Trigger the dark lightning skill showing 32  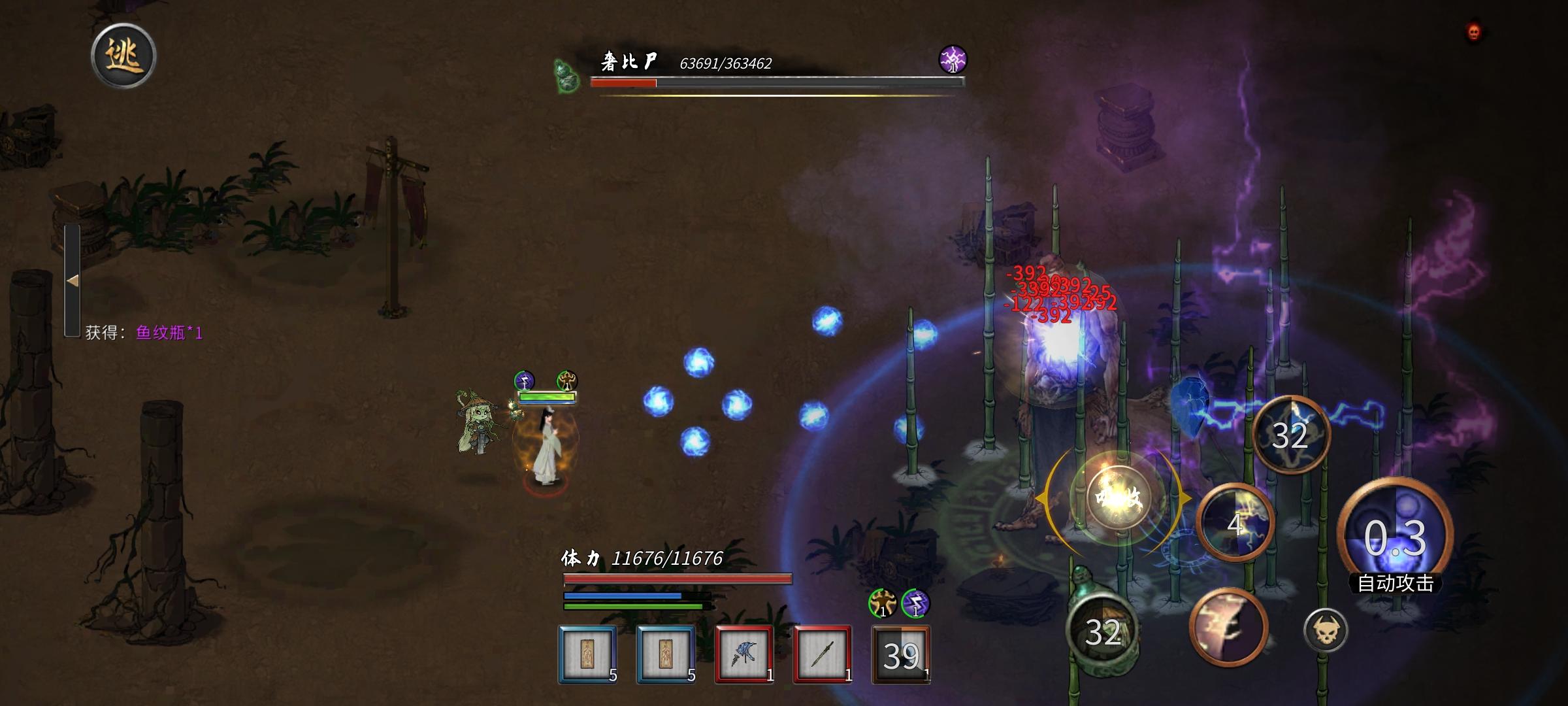[1290, 435]
